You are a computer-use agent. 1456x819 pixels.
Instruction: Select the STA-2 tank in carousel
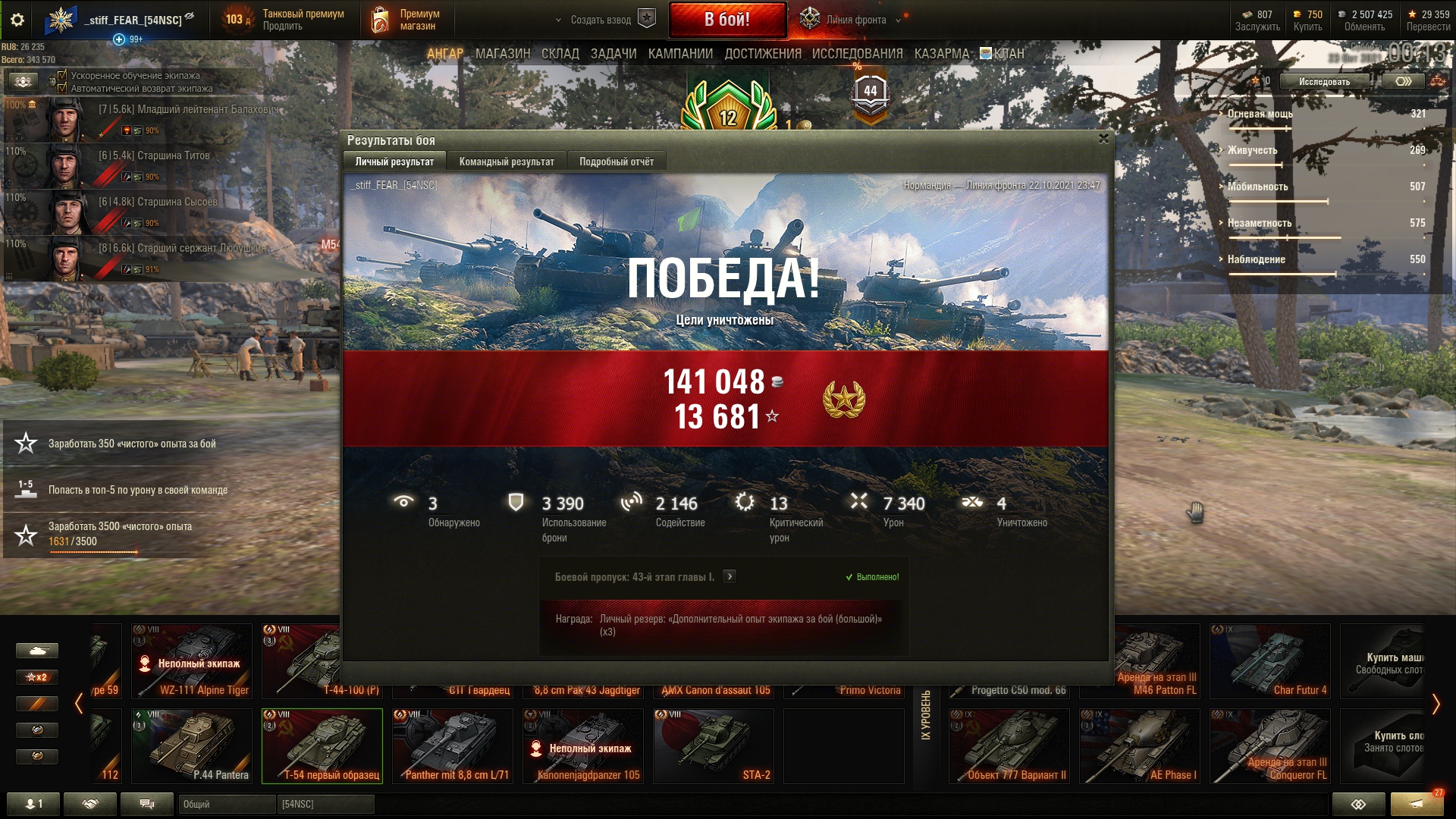pos(713,745)
